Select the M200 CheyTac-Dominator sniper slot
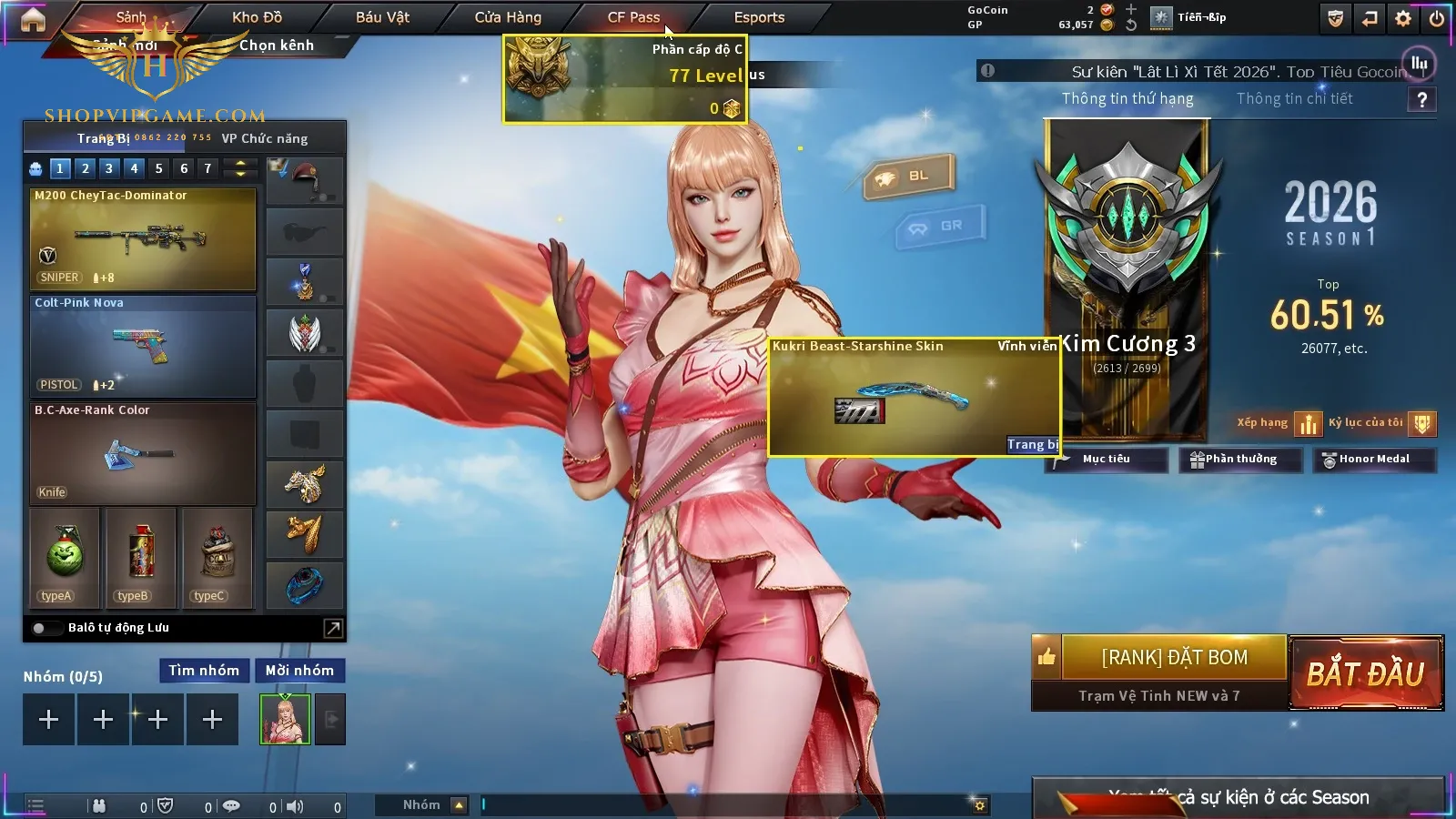 143,238
